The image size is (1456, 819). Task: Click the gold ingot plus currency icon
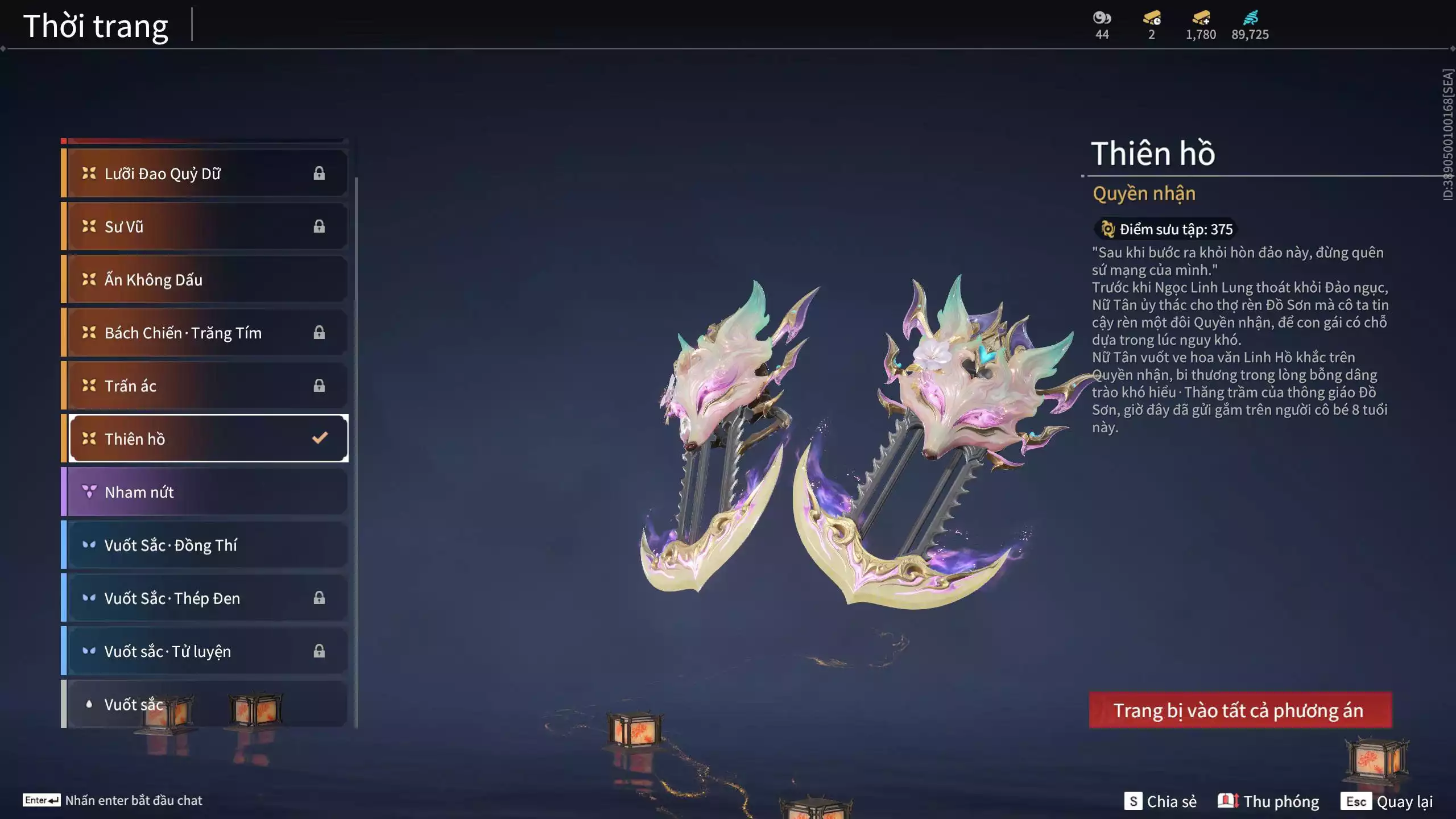[x=1200, y=18]
